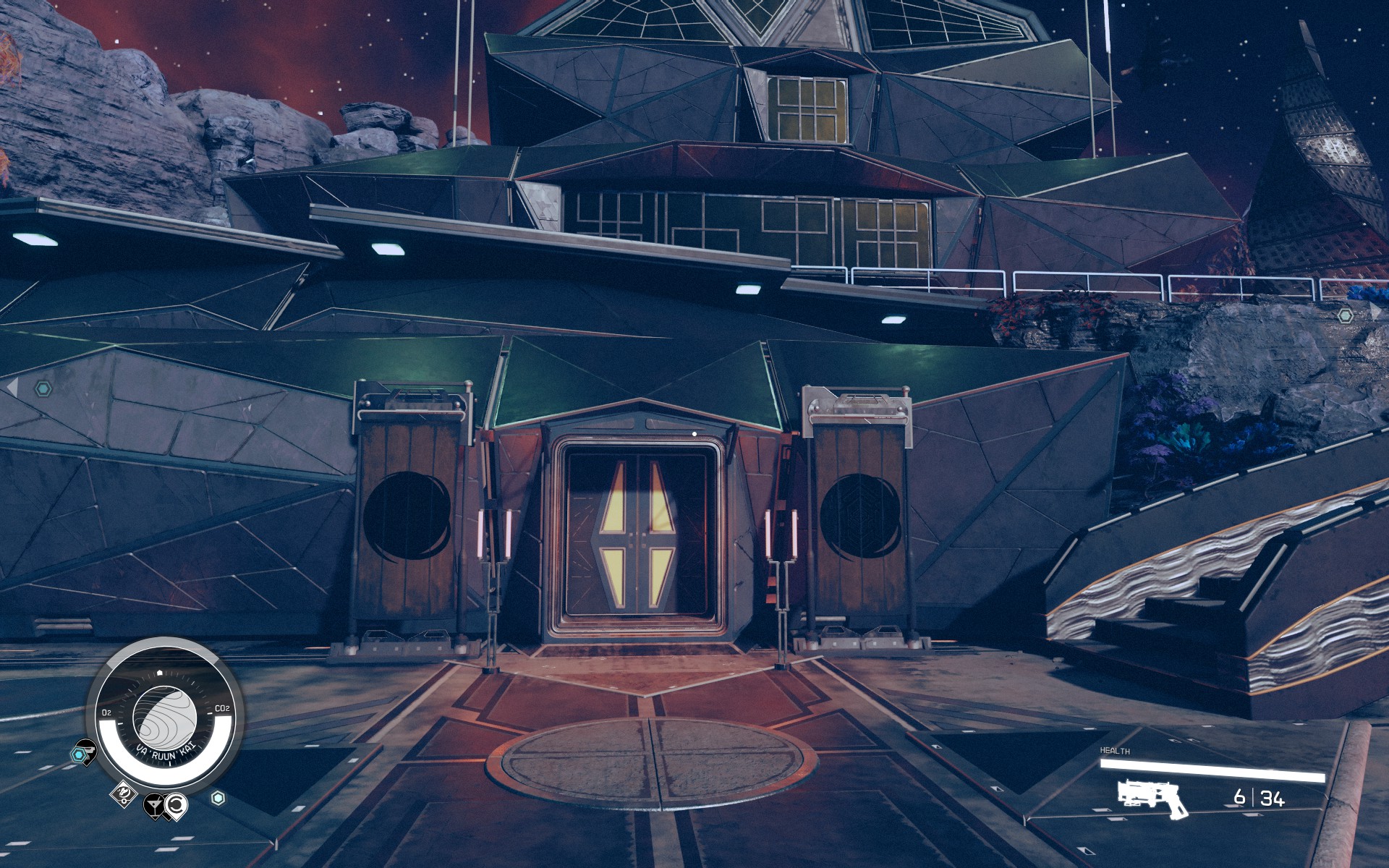Viewport: 1389px width, 868px height.
Task: Click the north indicator atop the compass ring
Action: (160, 672)
